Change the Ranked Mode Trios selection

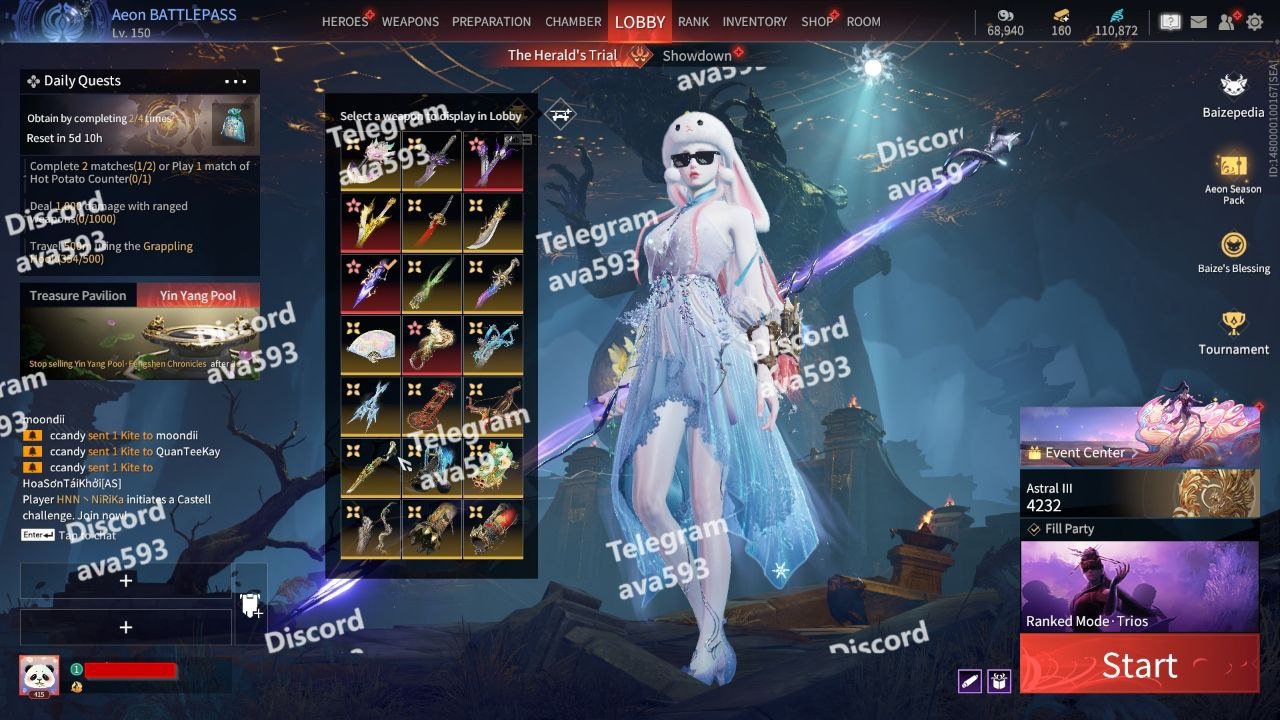(x=1139, y=587)
